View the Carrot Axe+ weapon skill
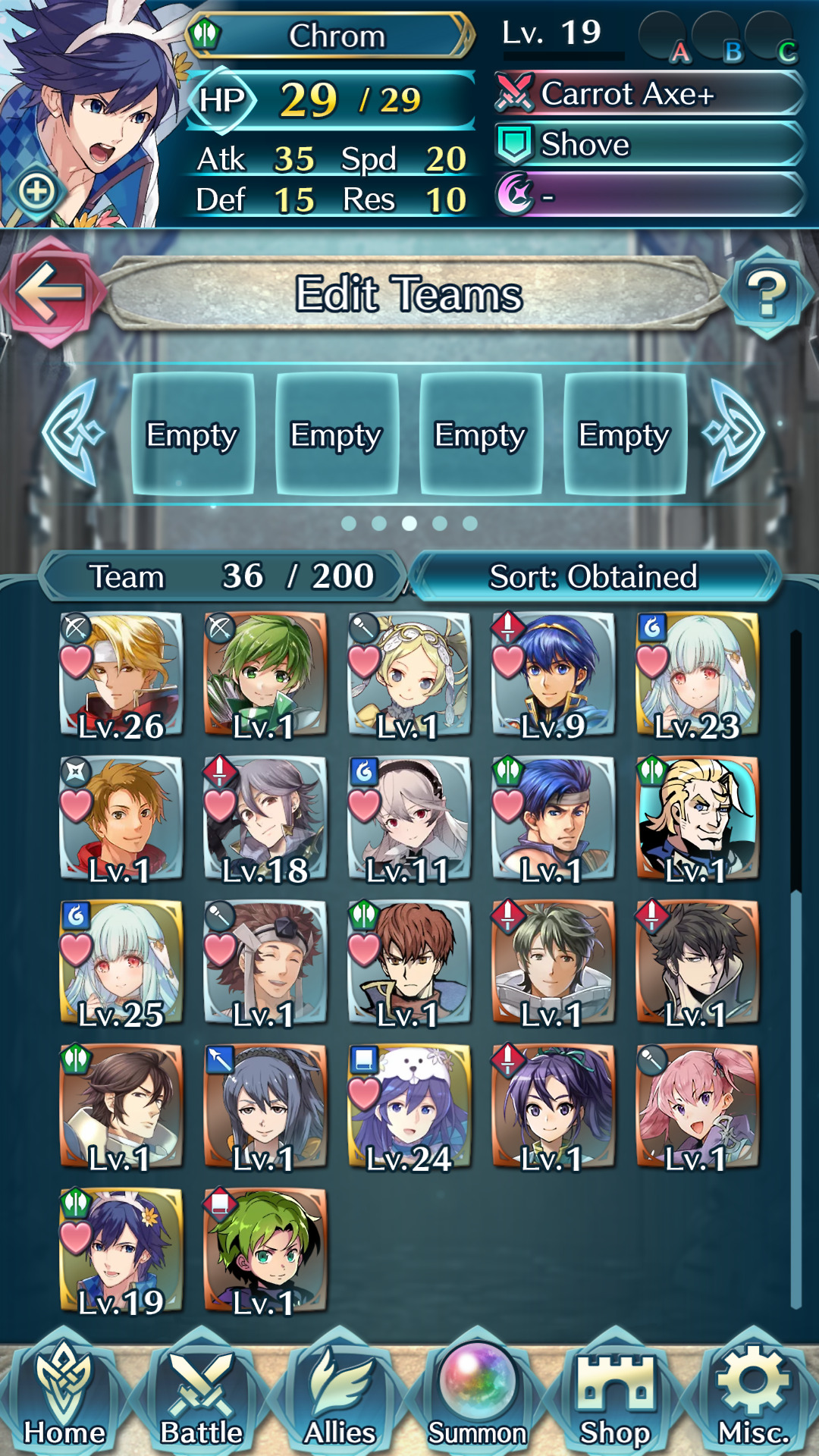This screenshot has height=1456, width=819. (x=648, y=94)
